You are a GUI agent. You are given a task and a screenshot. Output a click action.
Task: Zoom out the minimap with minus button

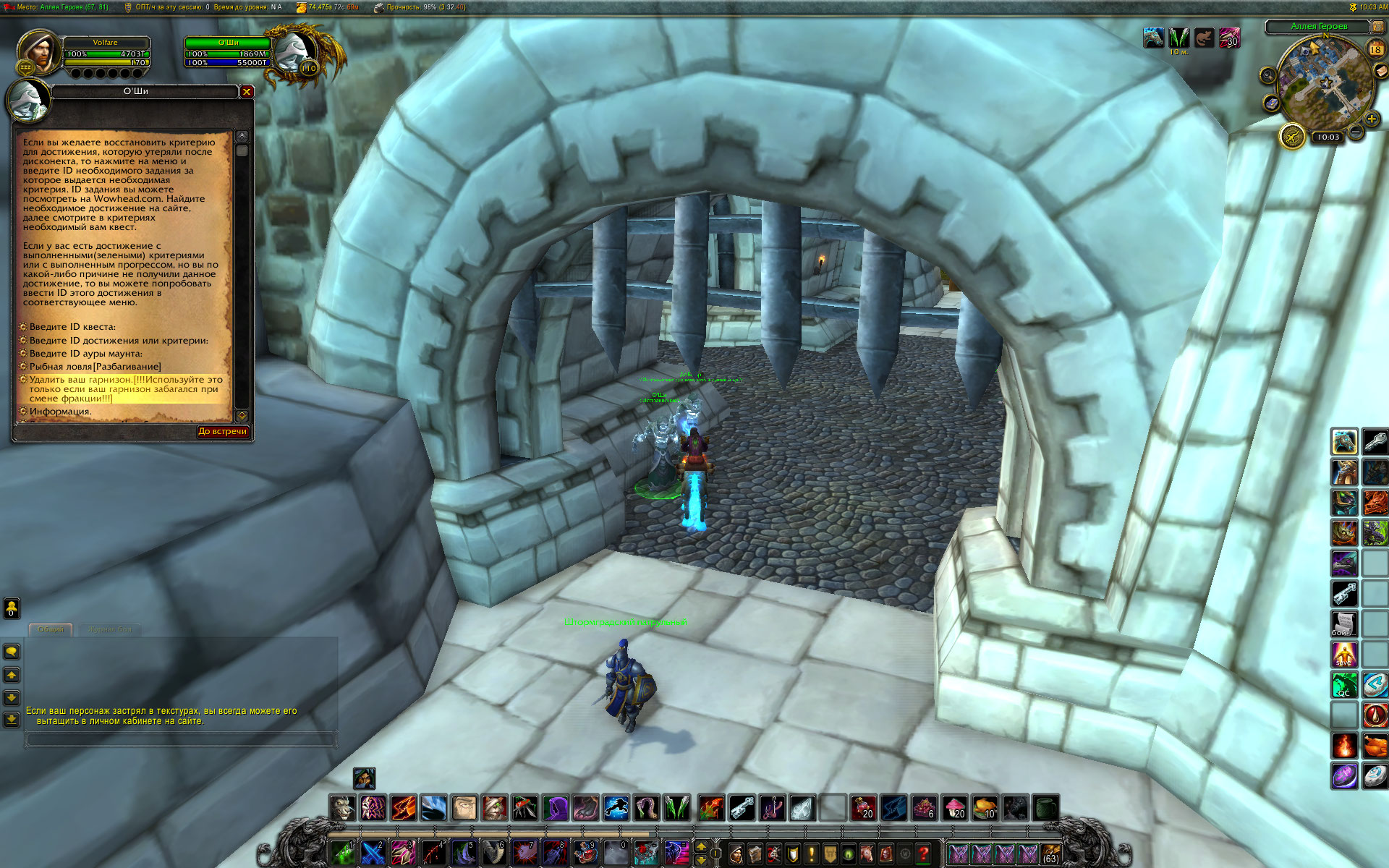[1356, 132]
